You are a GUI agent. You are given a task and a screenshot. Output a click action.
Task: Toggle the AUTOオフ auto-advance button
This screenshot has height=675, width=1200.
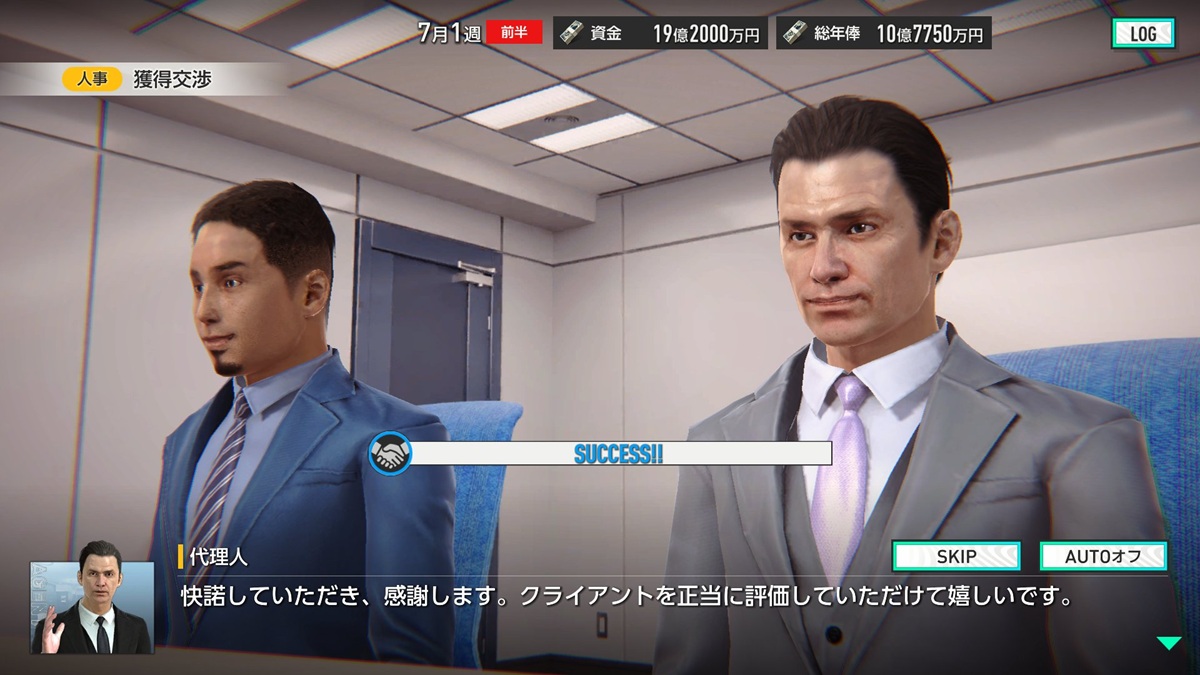click(1103, 556)
